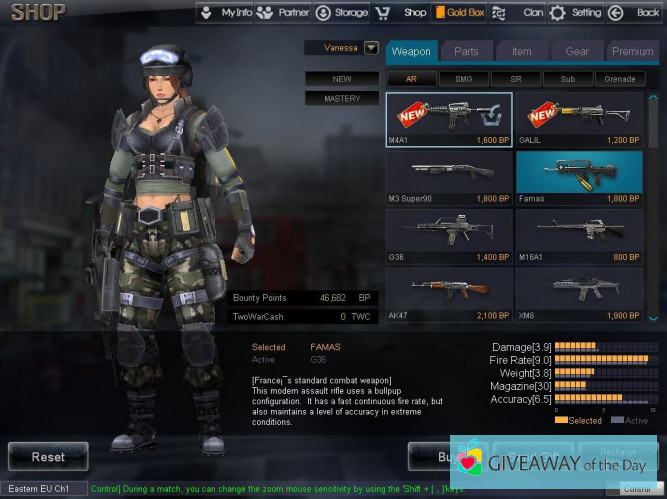Click the Reset button

point(48,457)
